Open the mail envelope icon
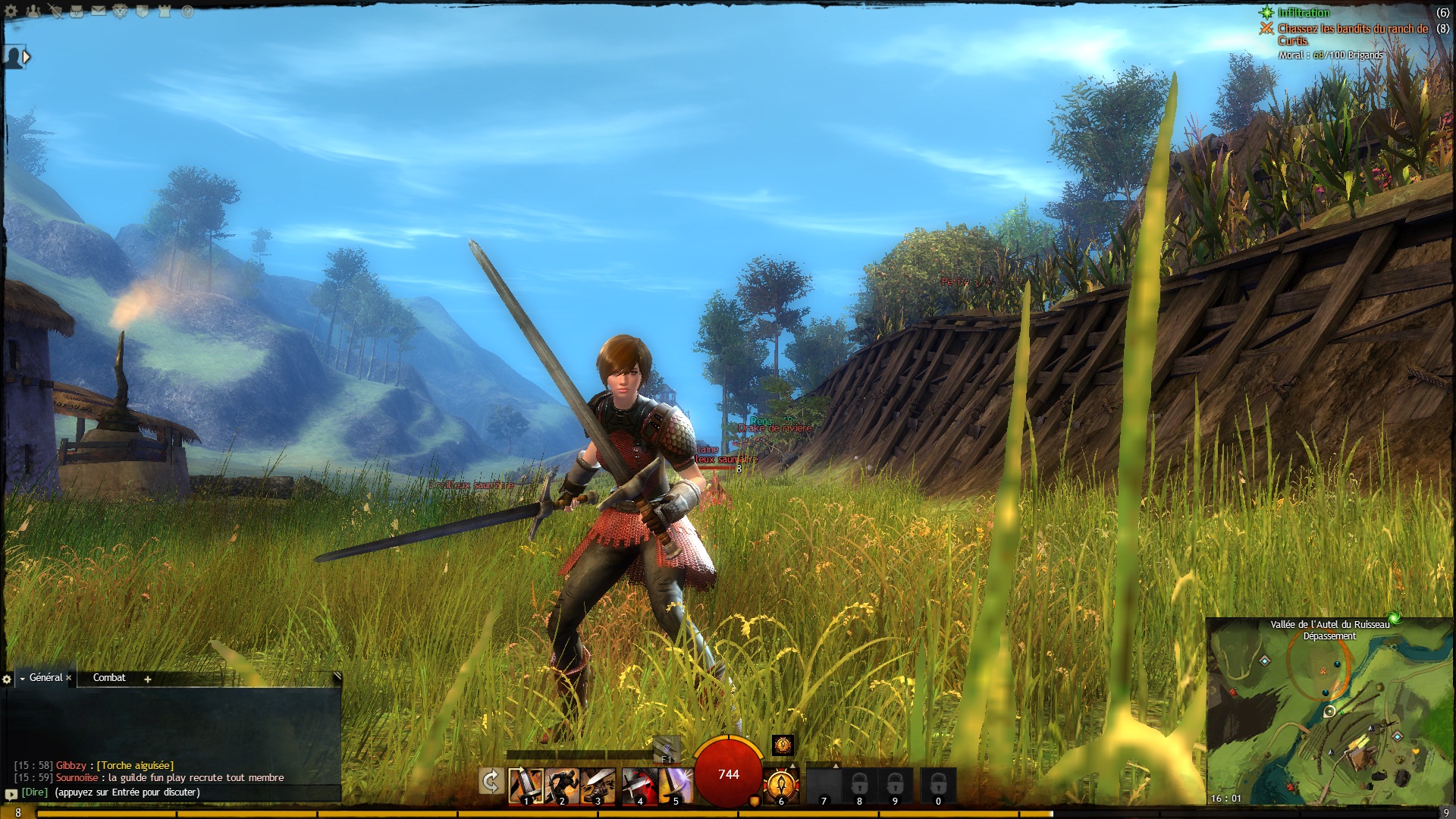 pos(99,11)
